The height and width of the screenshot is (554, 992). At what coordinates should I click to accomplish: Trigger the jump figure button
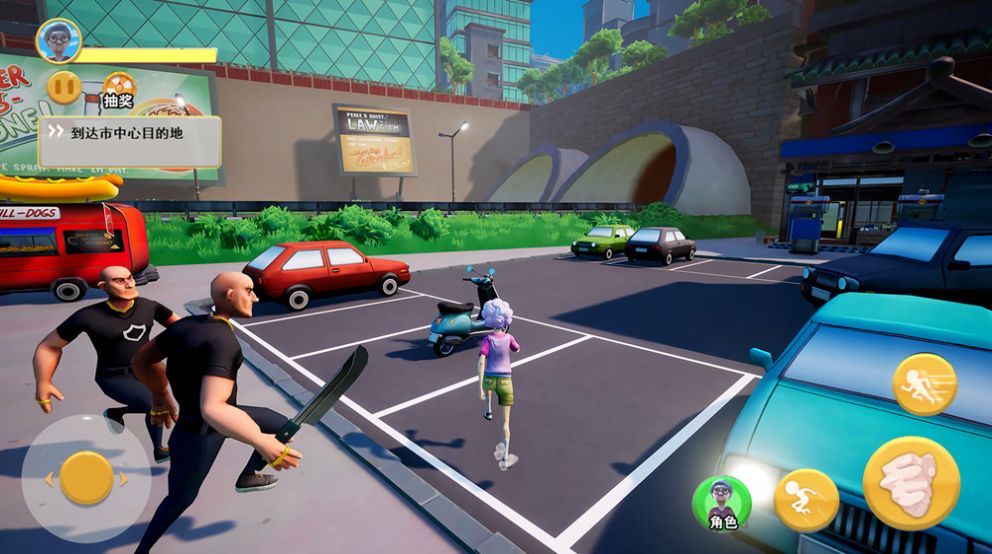[806, 500]
